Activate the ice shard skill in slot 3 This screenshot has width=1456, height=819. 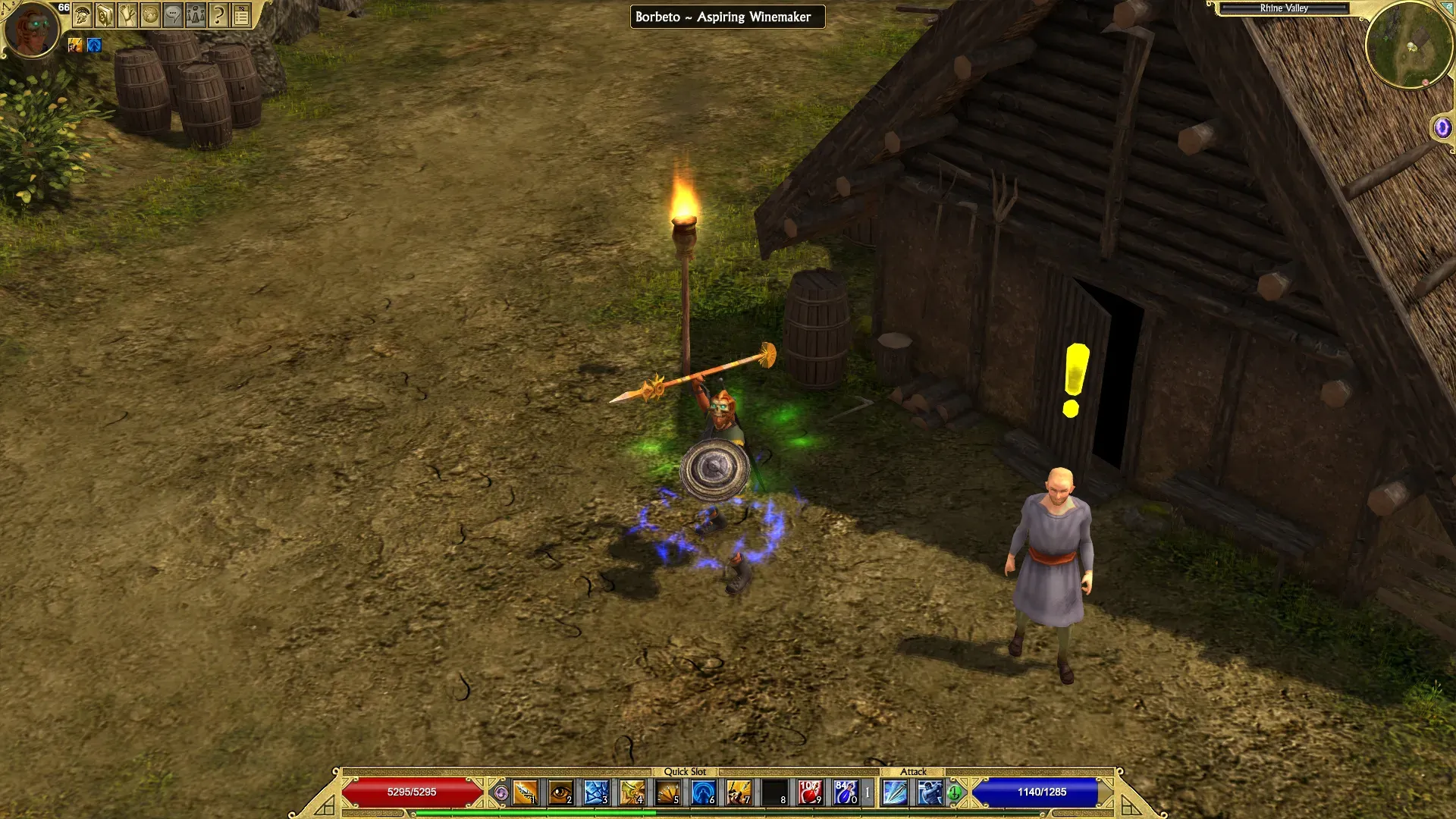click(x=596, y=792)
